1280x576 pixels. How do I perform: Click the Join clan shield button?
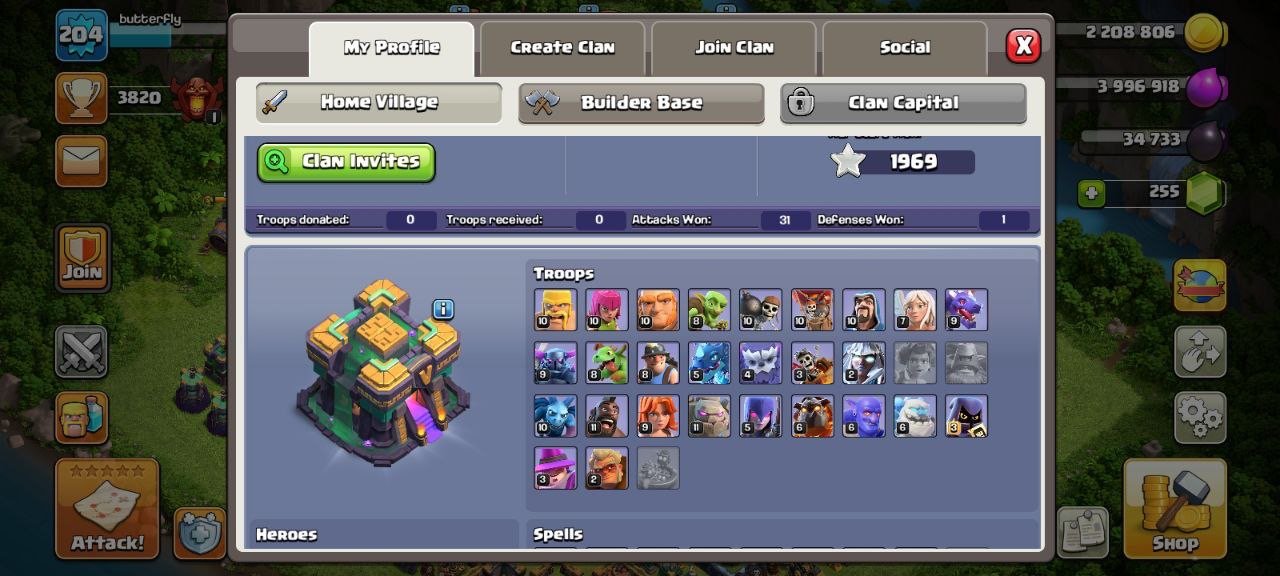click(82, 258)
